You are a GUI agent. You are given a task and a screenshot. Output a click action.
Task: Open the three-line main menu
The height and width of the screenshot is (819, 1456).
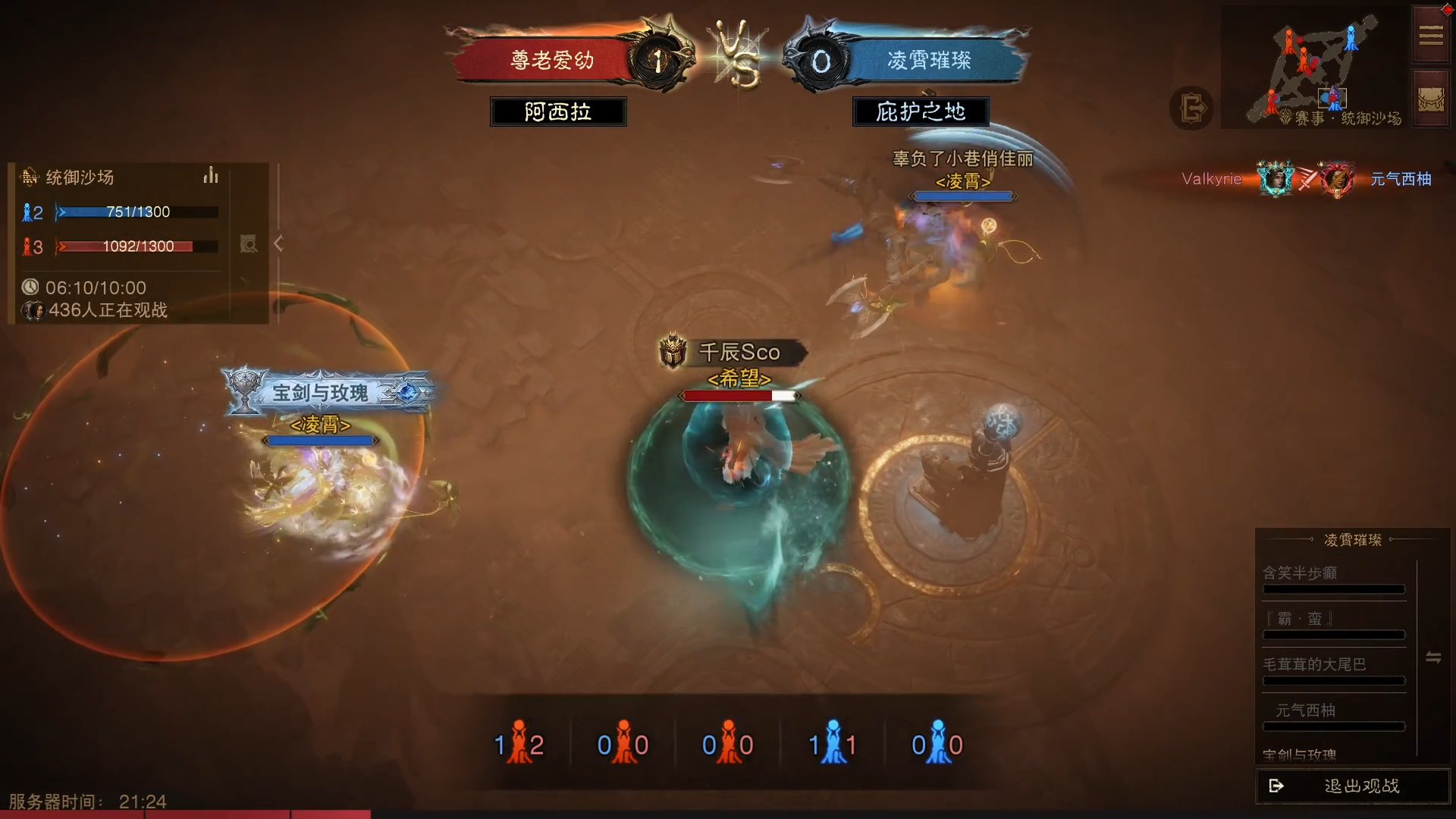(x=1431, y=35)
